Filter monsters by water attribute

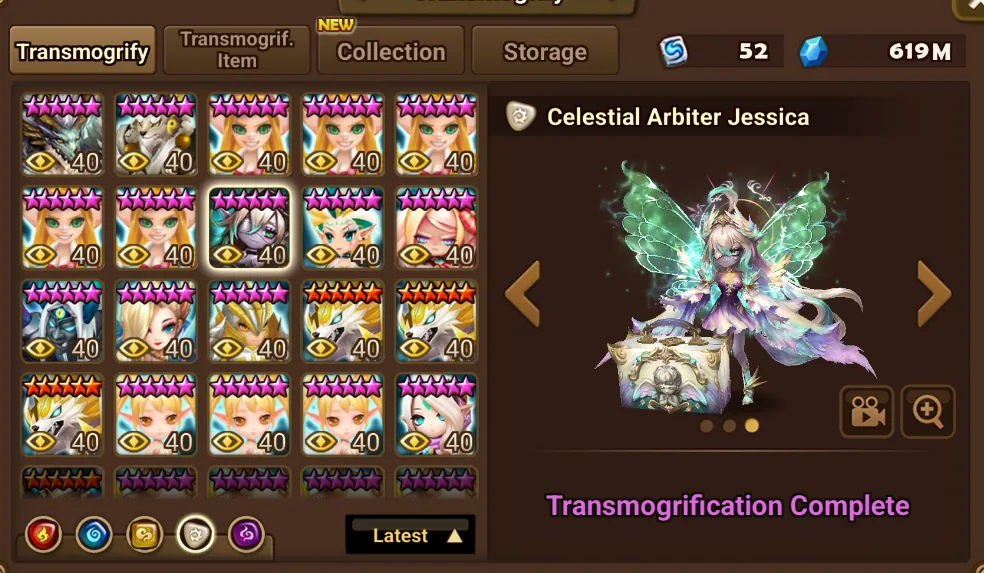coord(94,535)
